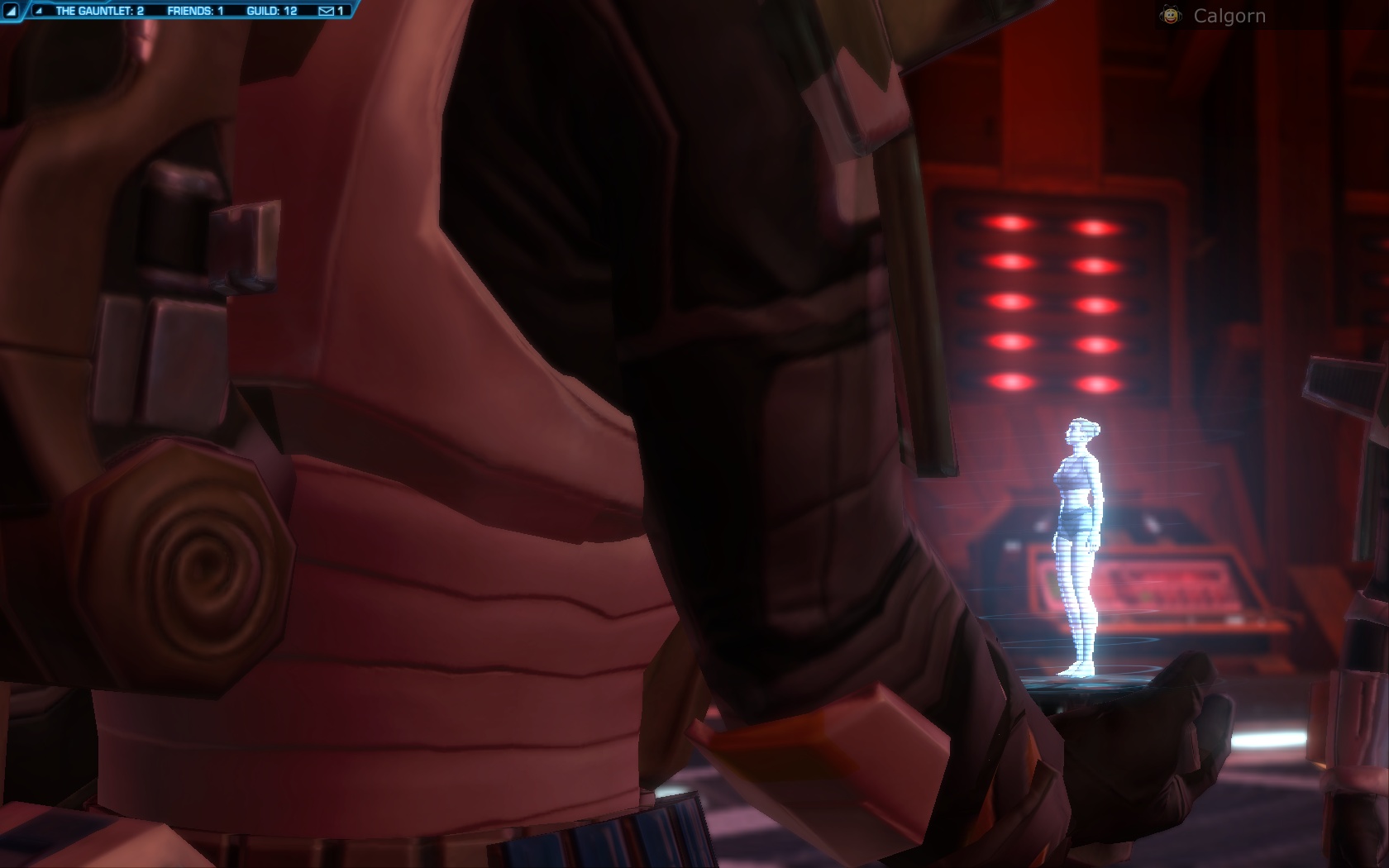This screenshot has width=1389, height=868.
Task: Click the holographic woman figure
Action: [x=1081, y=537]
